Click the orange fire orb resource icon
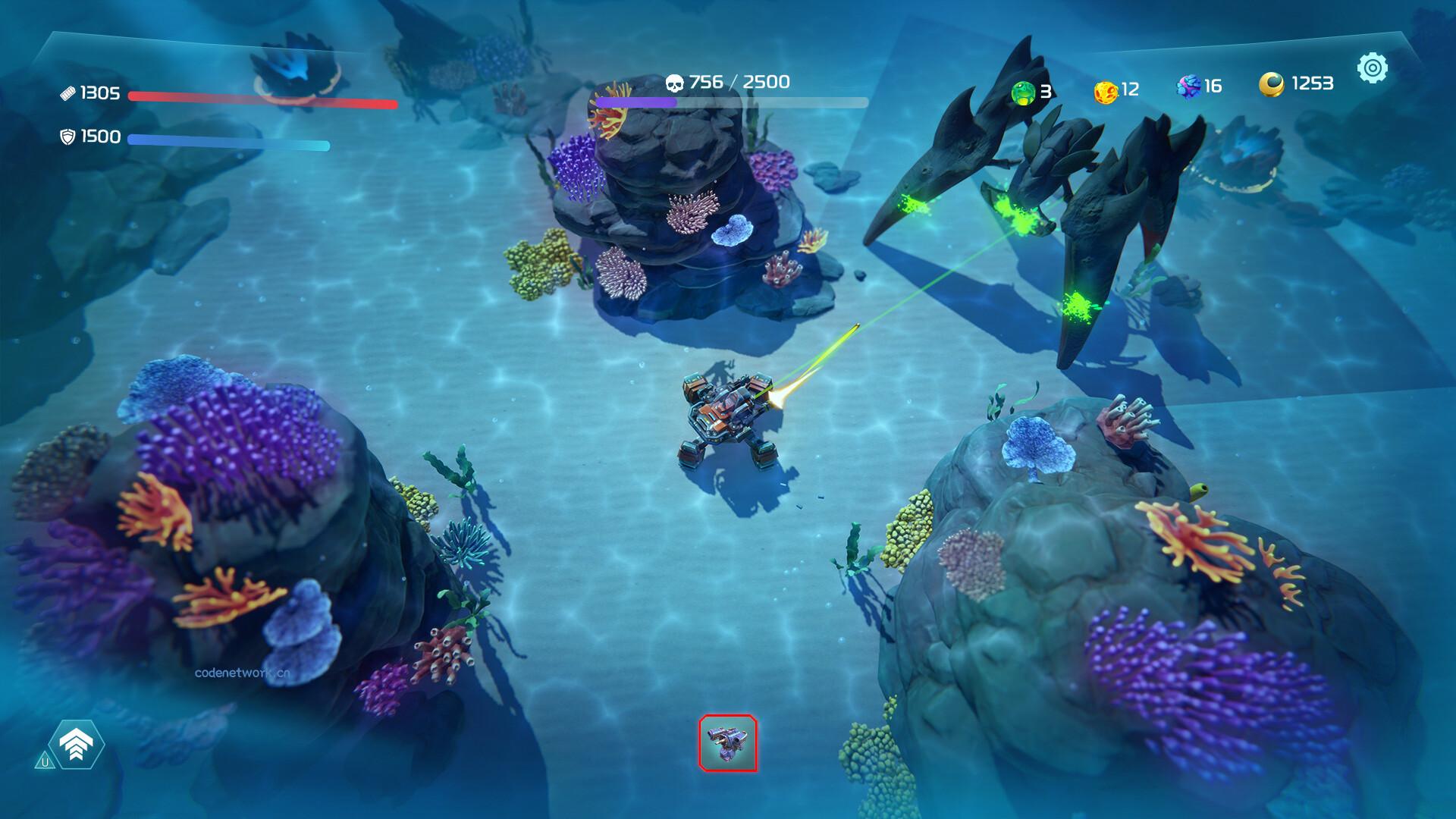Screen dimensions: 1456x819 pos(1105,89)
